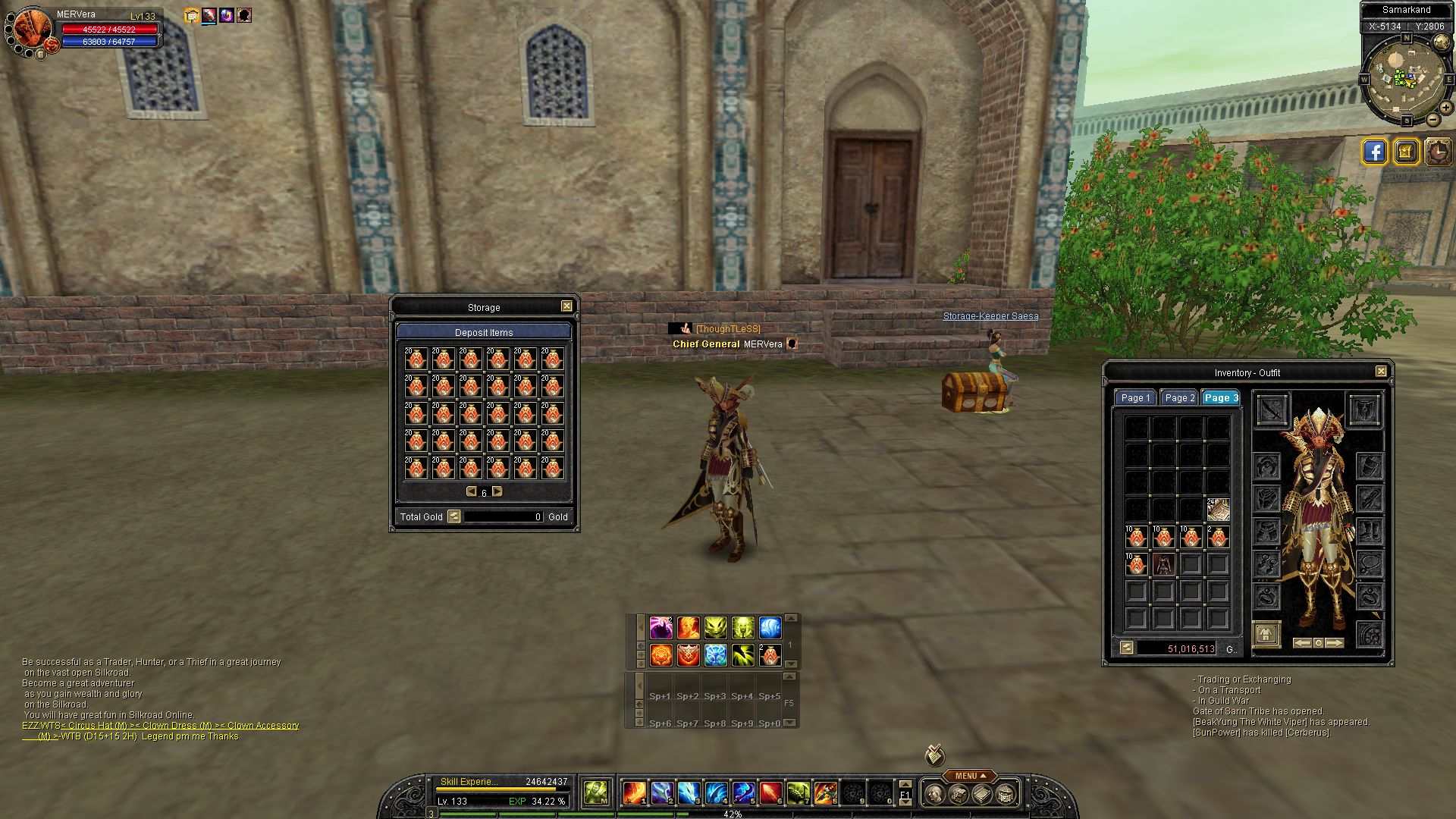Open the Facebook shortcut icon

(1374, 152)
